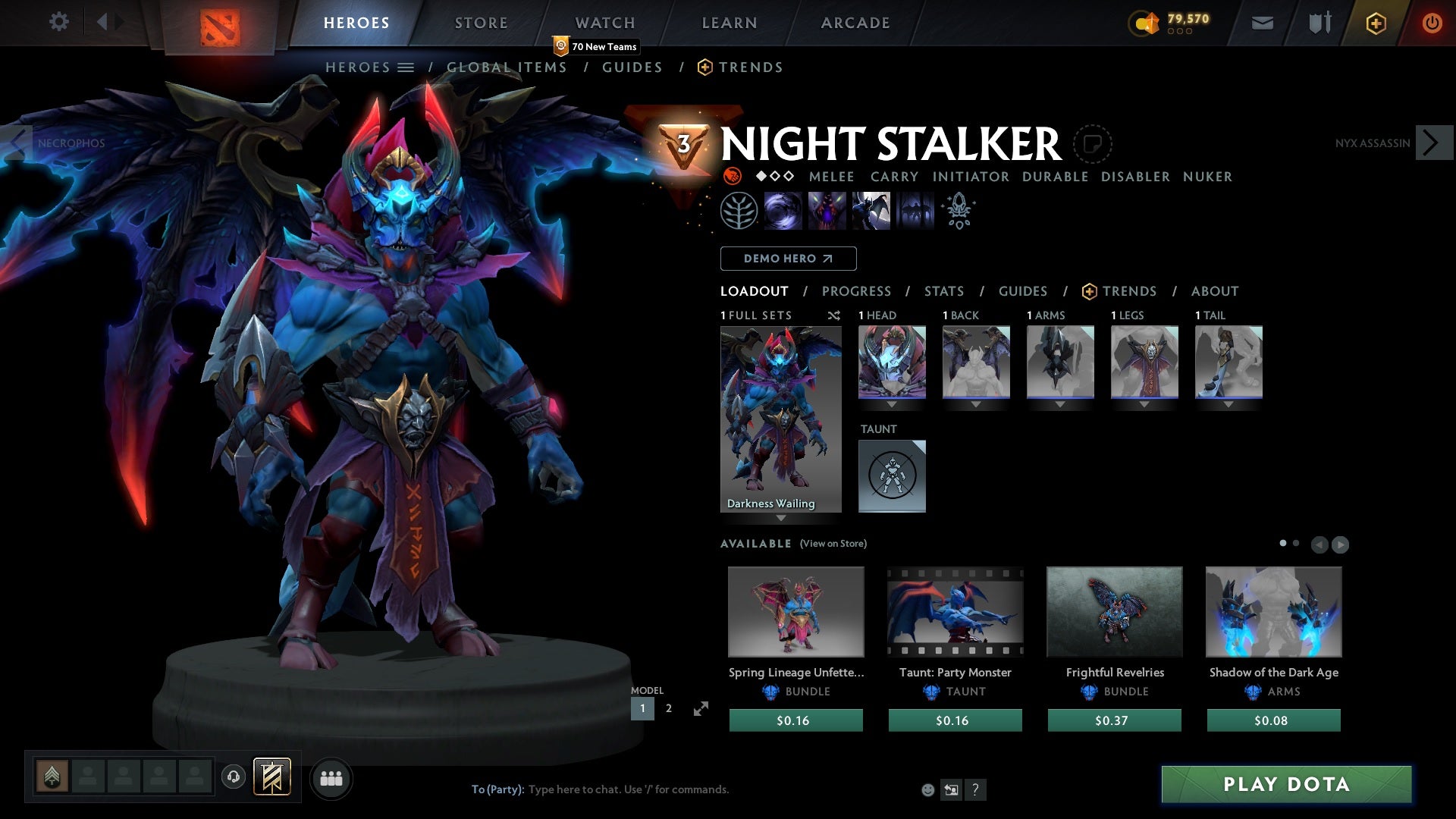The width and height of the screenshot is (1456, 819).
Task: Click the PLAY DOTA button
Action: point(1285,785)
